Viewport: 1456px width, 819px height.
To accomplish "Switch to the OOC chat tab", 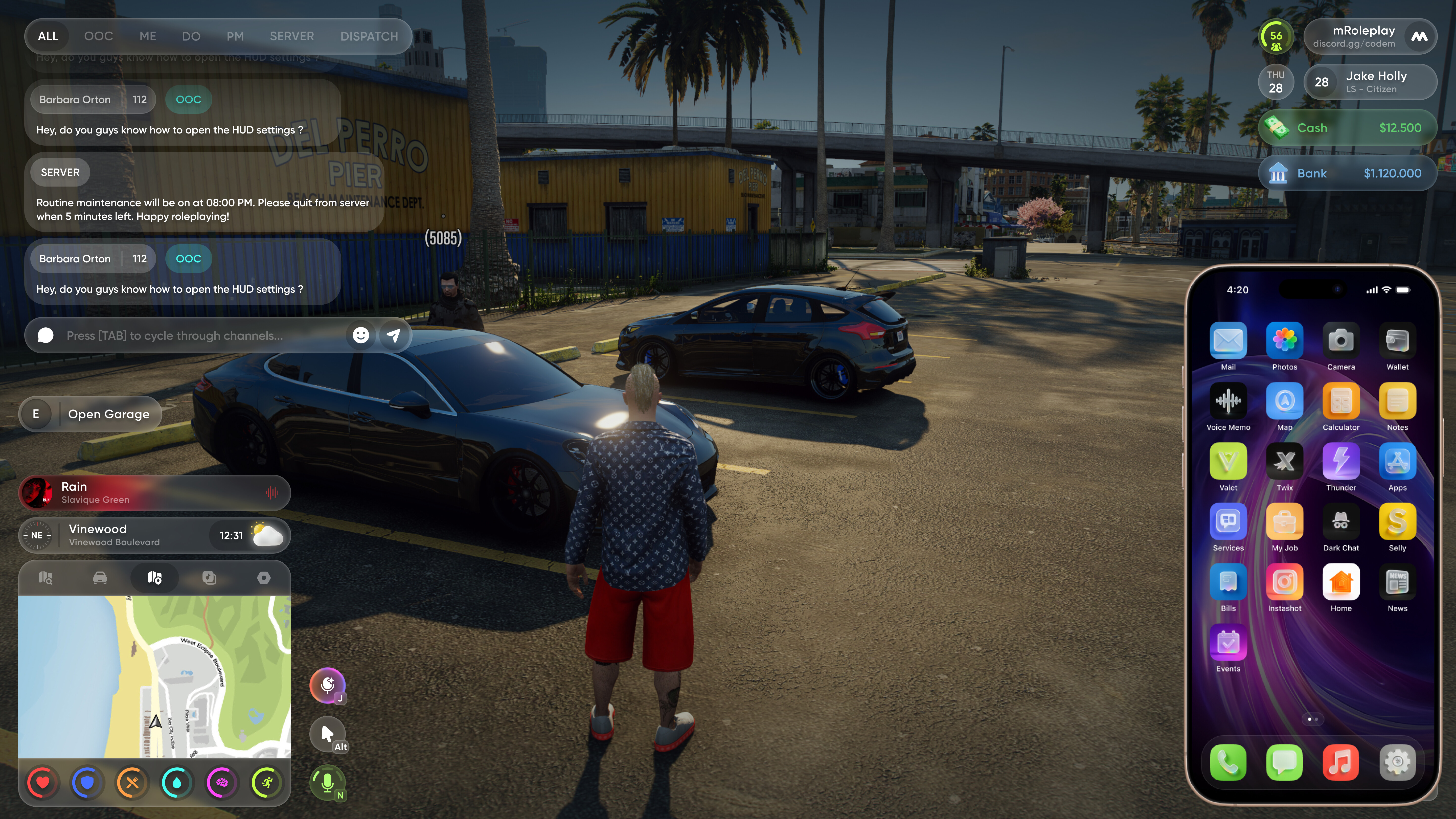I will point(98,36).
